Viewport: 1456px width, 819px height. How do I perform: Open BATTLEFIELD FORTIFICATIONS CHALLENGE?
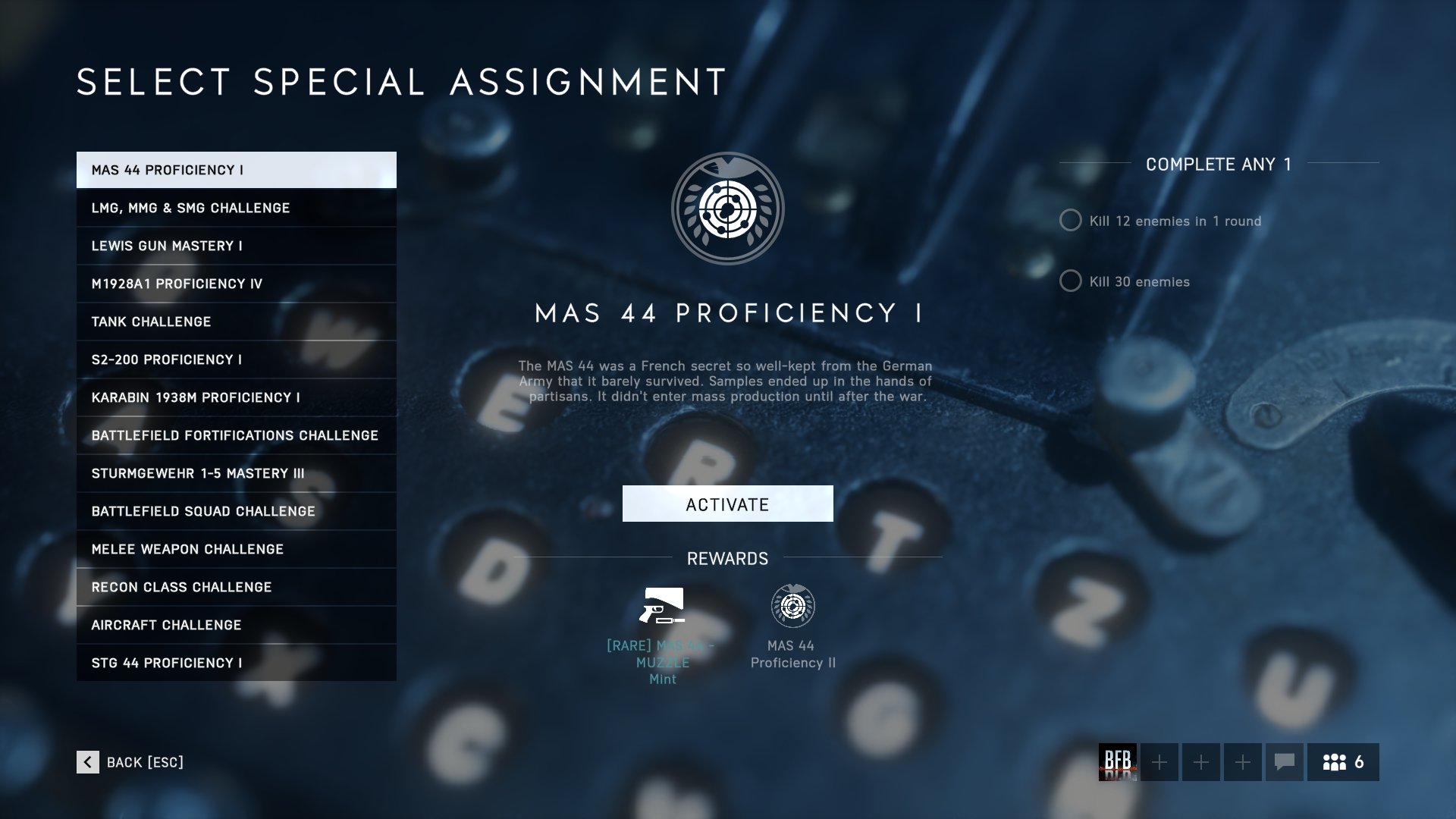point(235,435)
